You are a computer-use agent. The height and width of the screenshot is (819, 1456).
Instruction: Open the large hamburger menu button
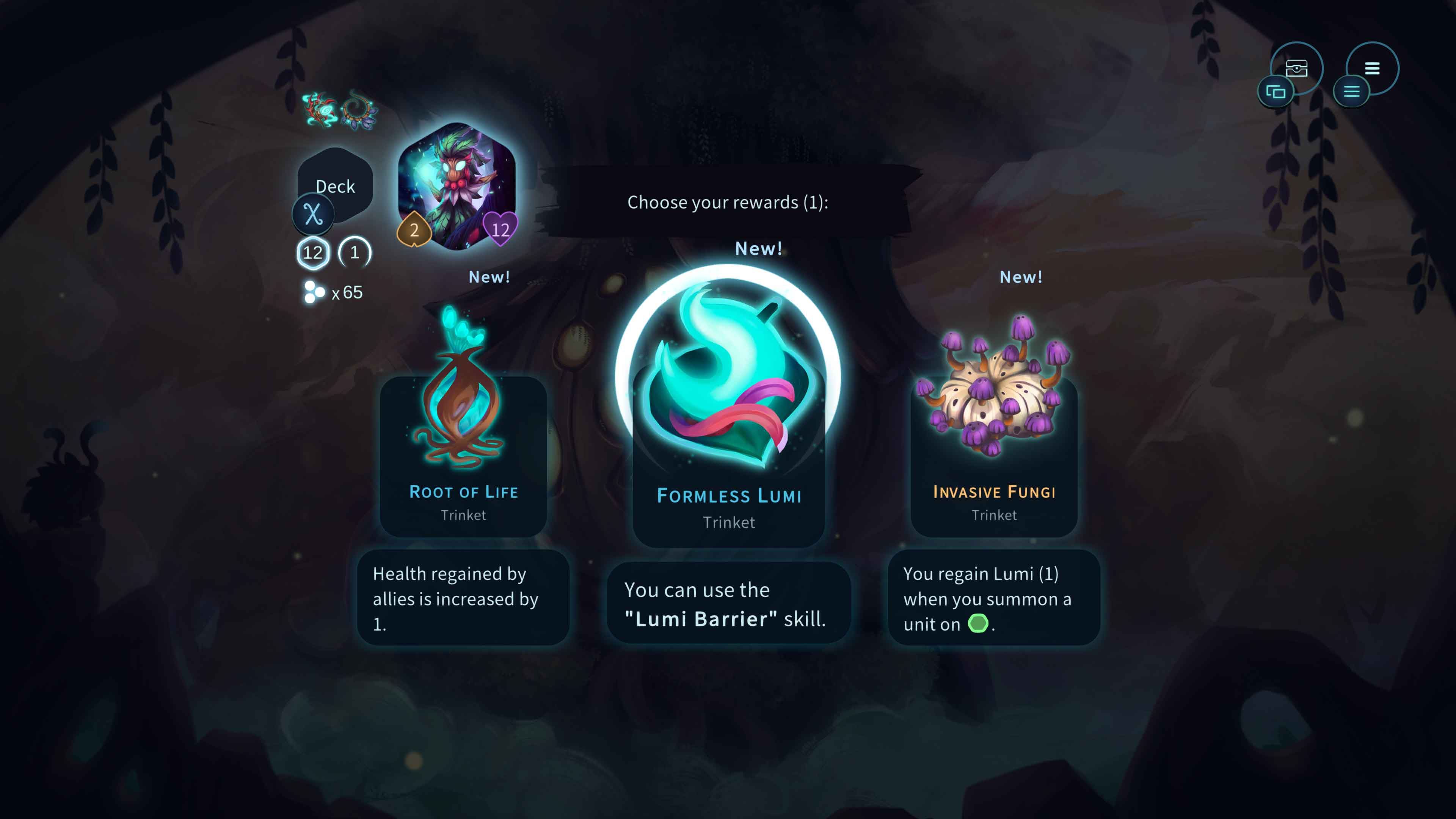click(1372, 68)
